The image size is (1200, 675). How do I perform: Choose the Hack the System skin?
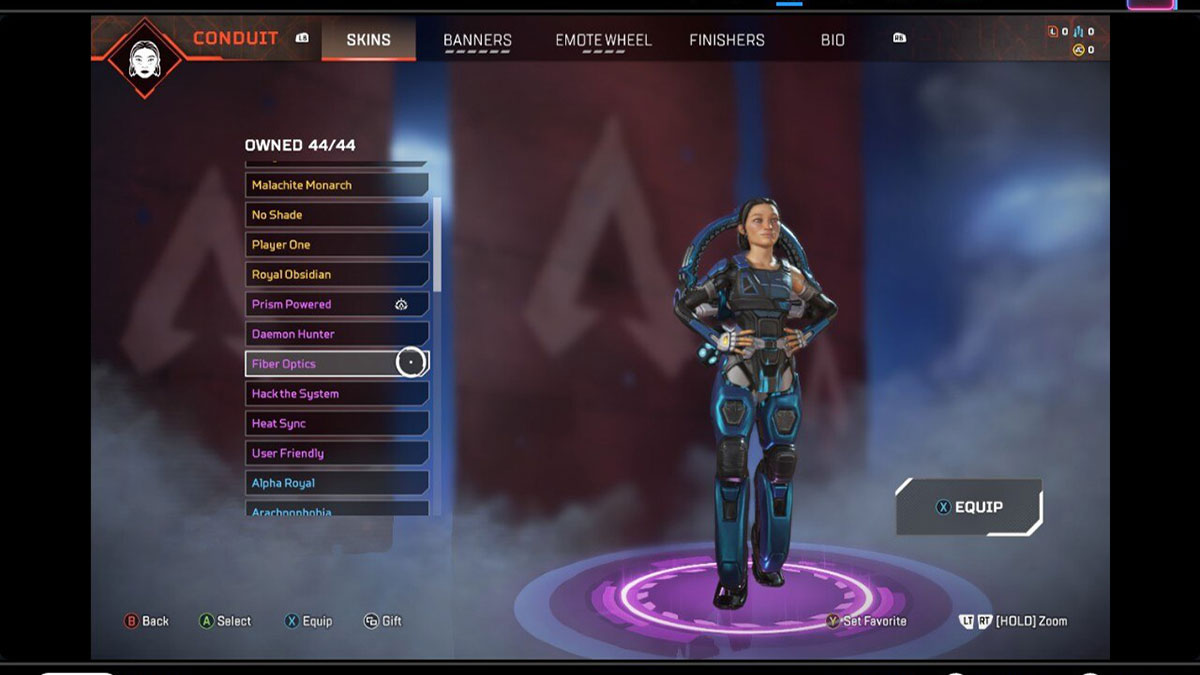click(x=336, y=394)
